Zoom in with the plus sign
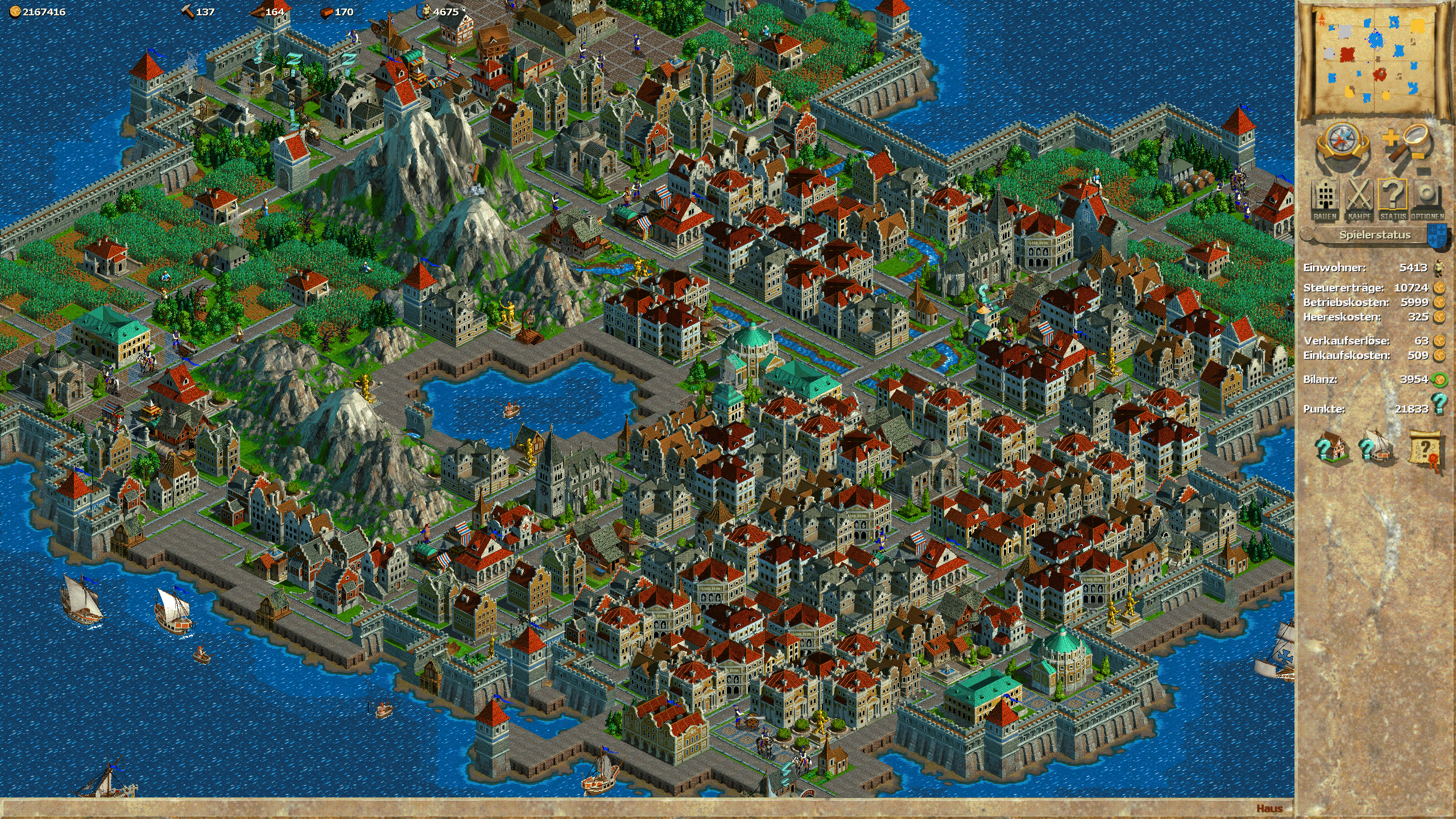This screenshot has width=1456, height=819. coord(1391,138)
